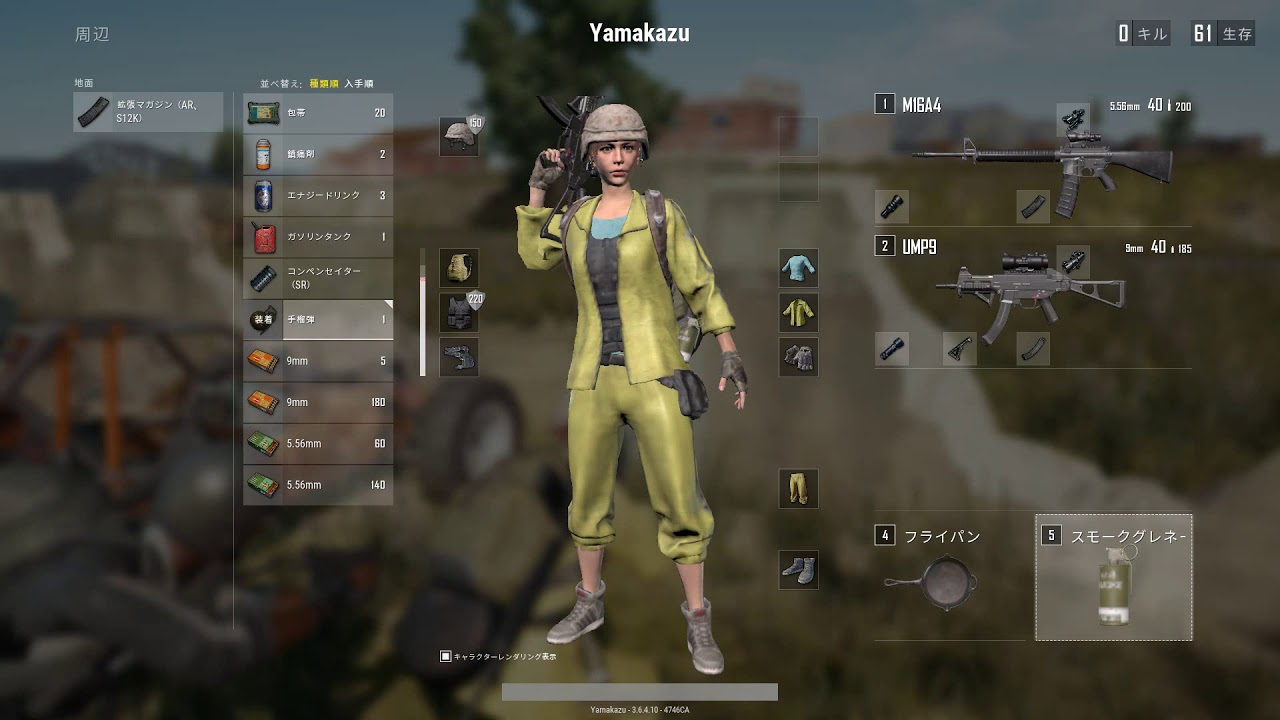Image resolution: width=1280 pixels, height=720 pixels.
Task: Click the 拡張マガジン ground item
Action: (146, 112)
